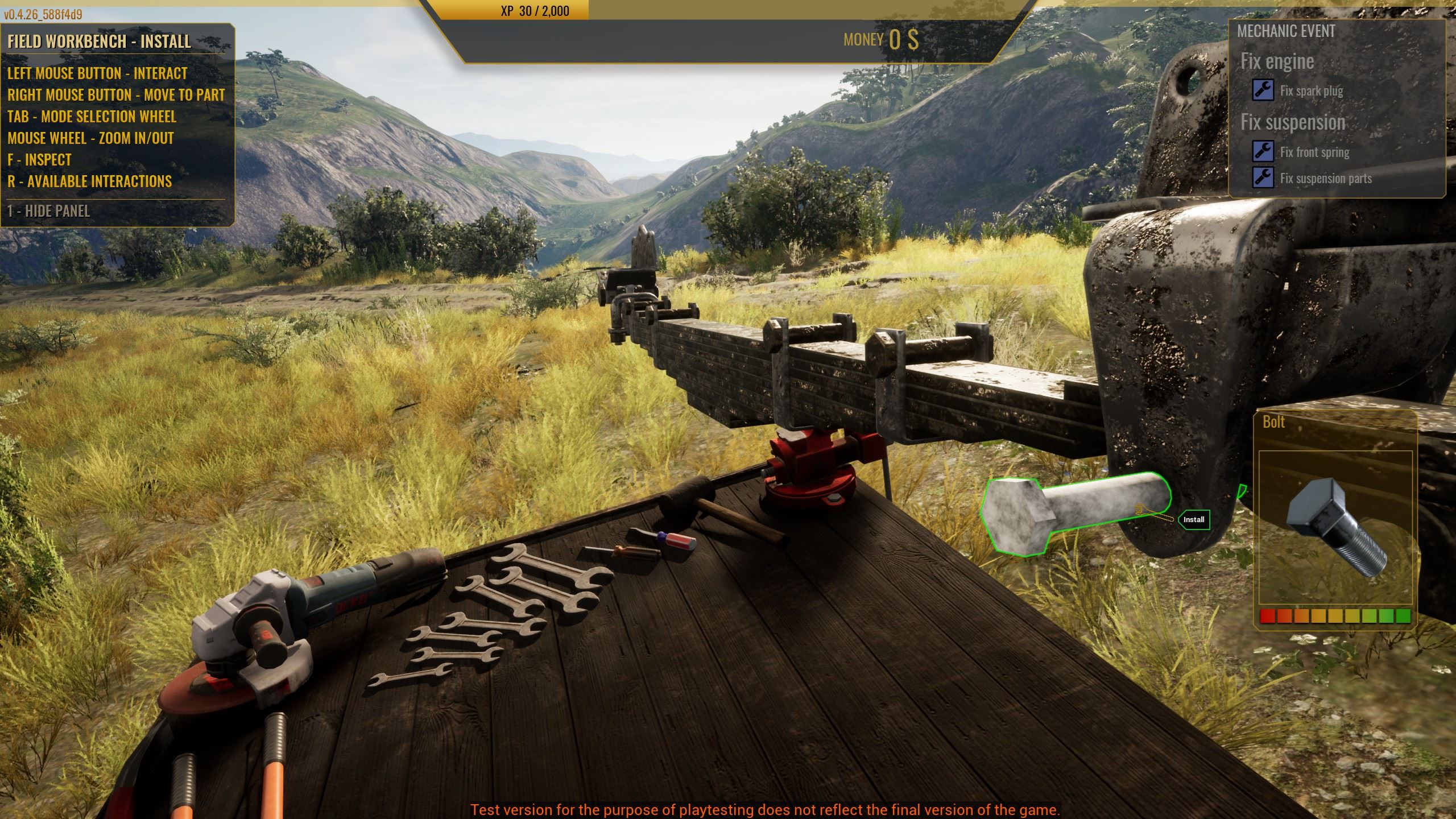Open the Fix suspension parts objective
Screen dimensions: 1456x819
[1325, 179]
